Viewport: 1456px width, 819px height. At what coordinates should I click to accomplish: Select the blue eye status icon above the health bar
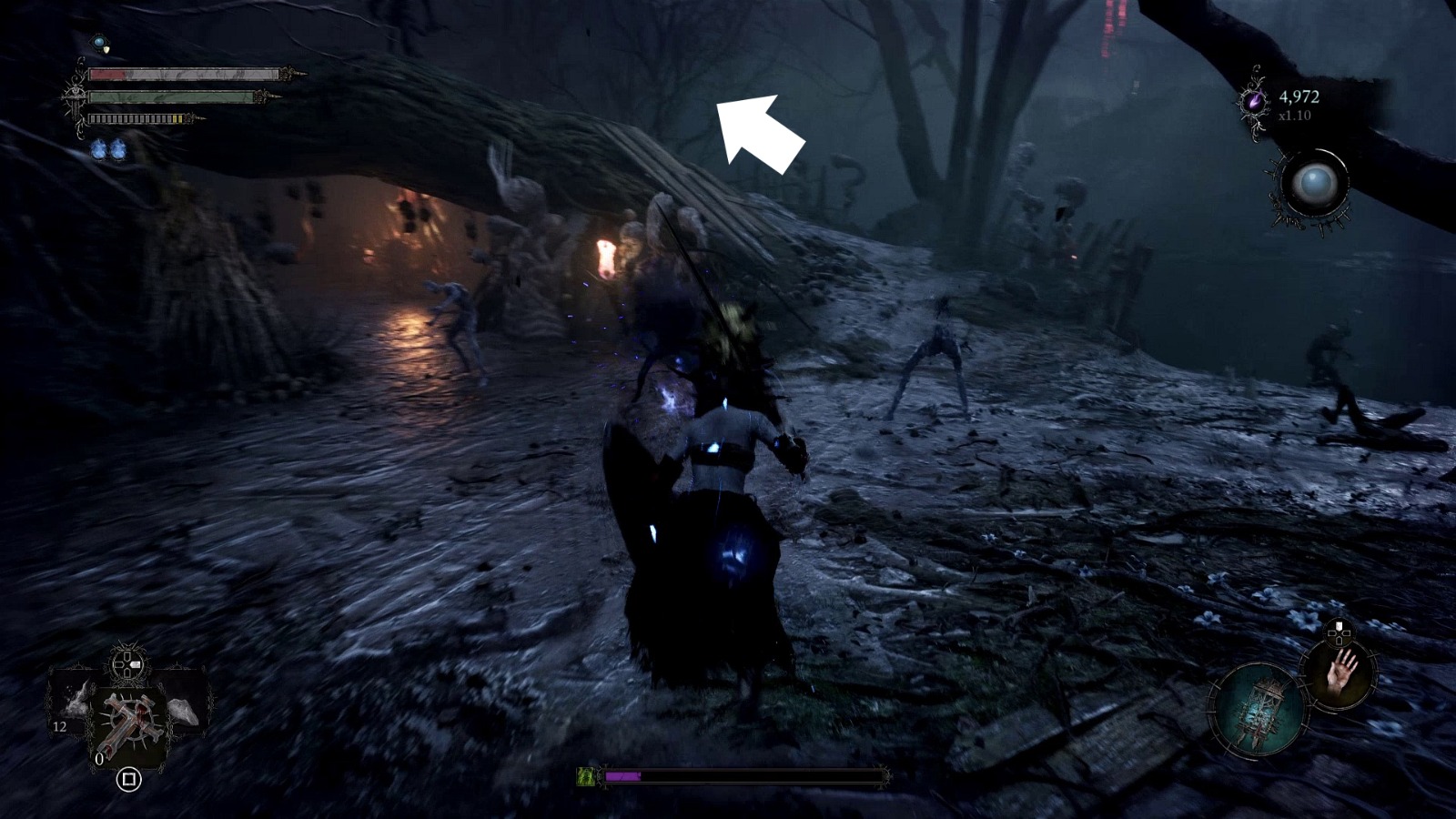click(x=98, y=42)
